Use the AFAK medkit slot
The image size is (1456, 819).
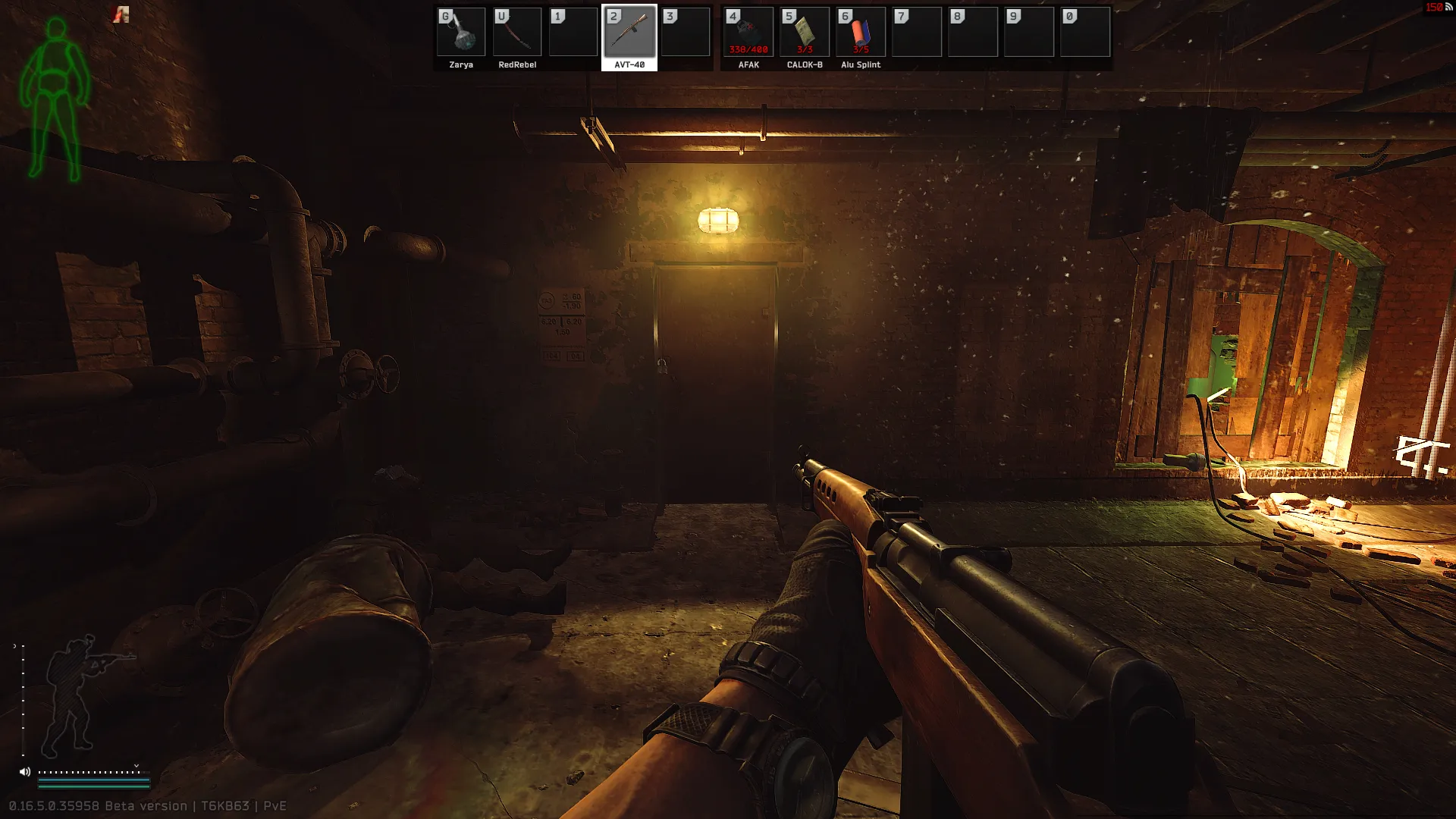coord(748,33)
